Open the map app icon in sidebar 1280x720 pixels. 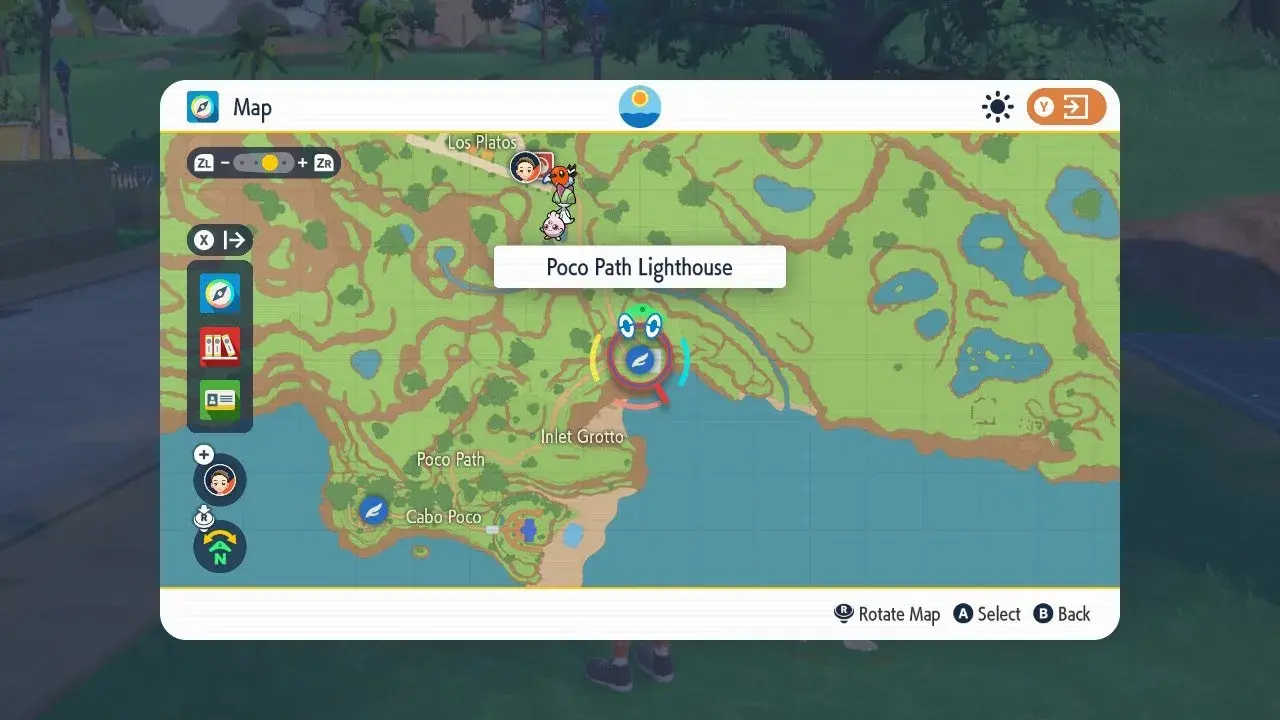point(220,293)
